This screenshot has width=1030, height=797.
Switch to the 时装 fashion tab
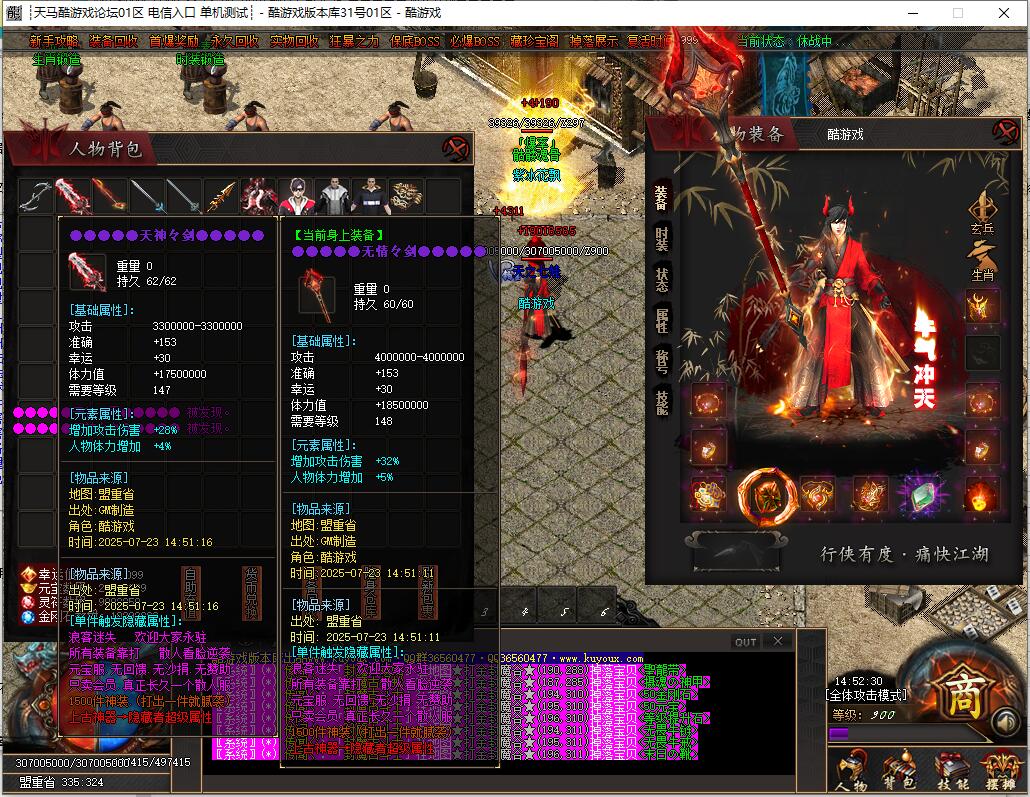662,237
